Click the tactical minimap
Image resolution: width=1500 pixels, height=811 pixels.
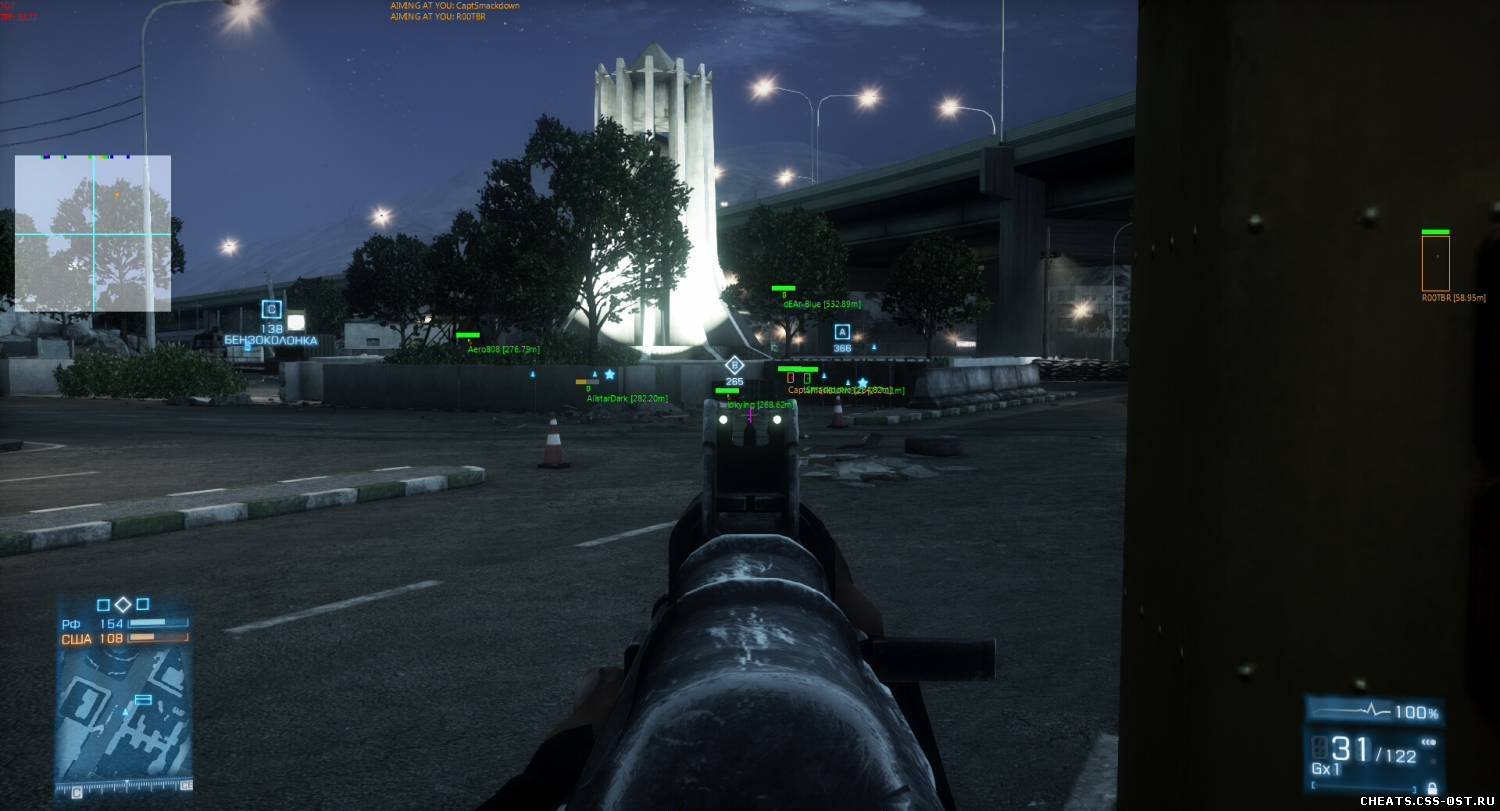[123, 713]
